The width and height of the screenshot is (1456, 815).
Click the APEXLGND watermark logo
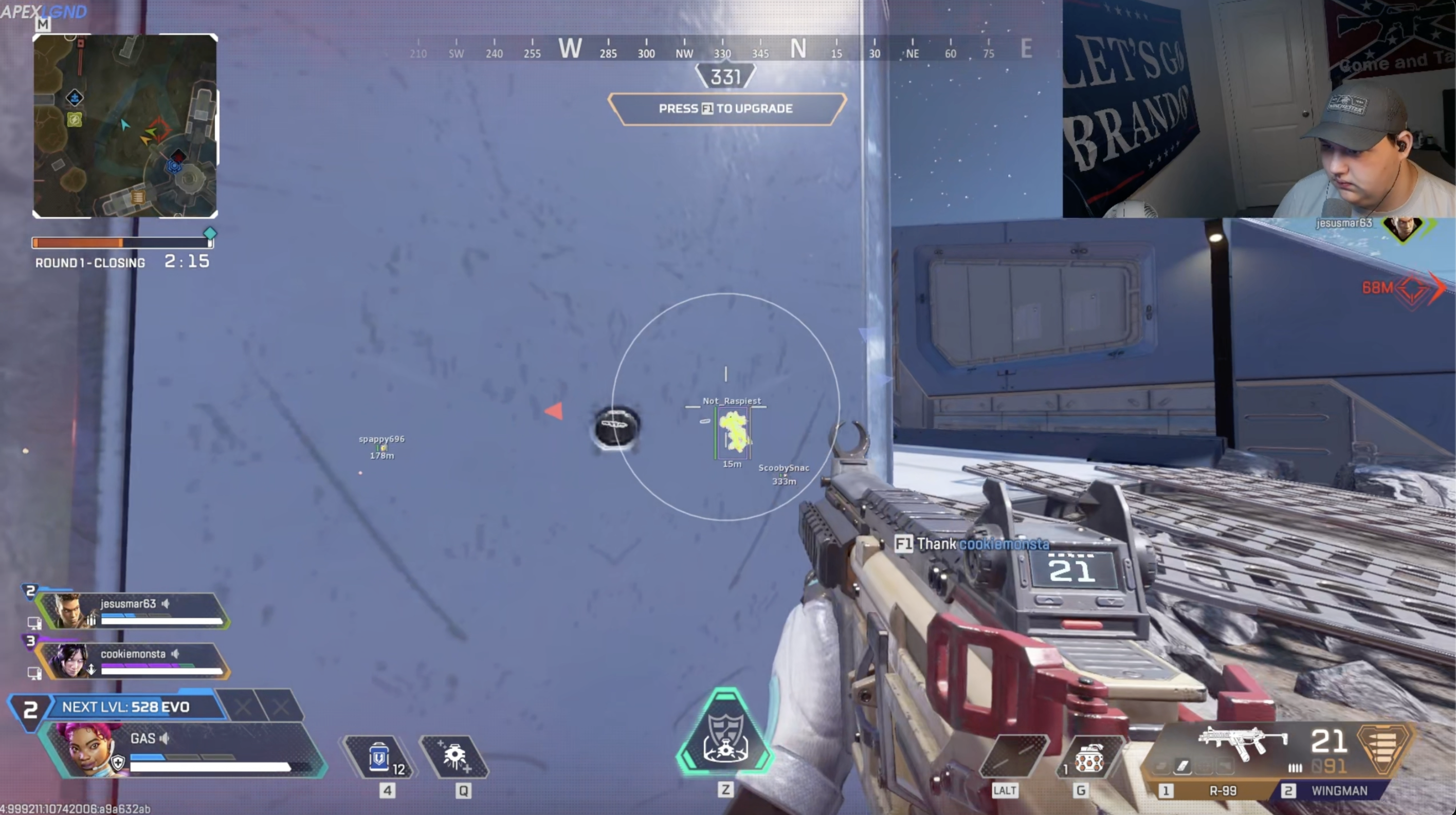(x=44, y=11)
